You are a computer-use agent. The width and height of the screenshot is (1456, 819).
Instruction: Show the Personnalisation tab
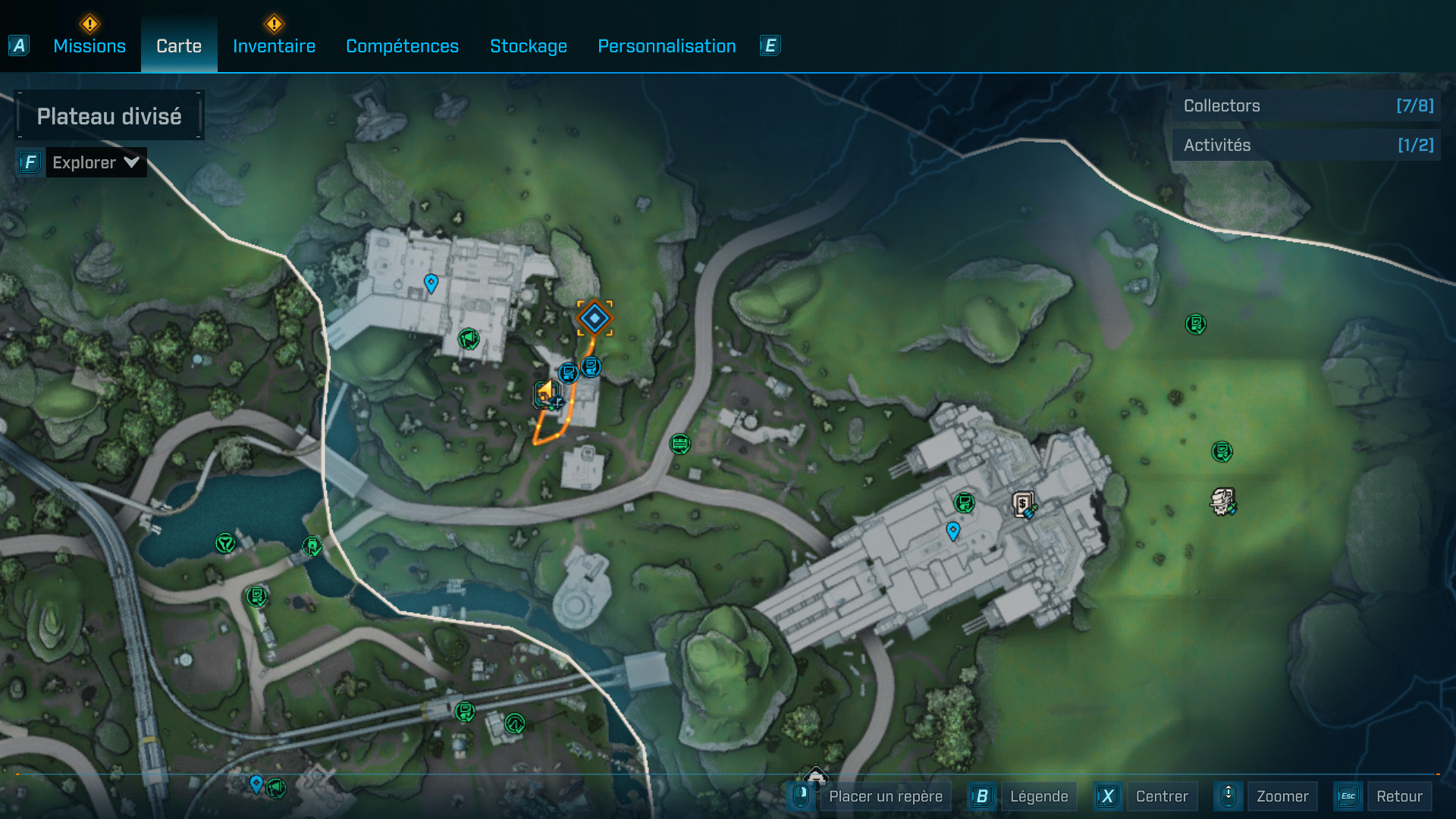667,46
